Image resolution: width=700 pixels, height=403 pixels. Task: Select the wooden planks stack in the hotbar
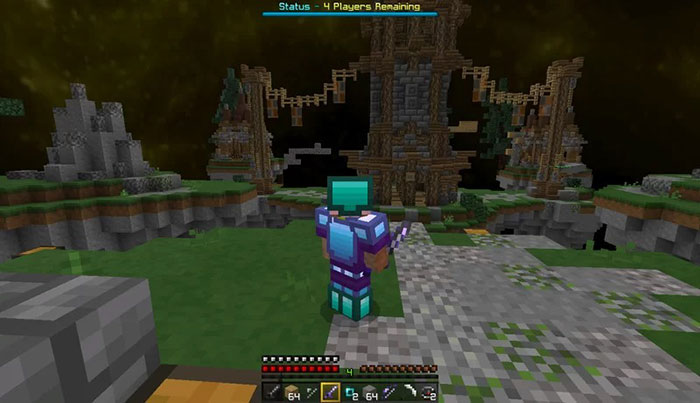pyautogui.click(x=292, y=391)
